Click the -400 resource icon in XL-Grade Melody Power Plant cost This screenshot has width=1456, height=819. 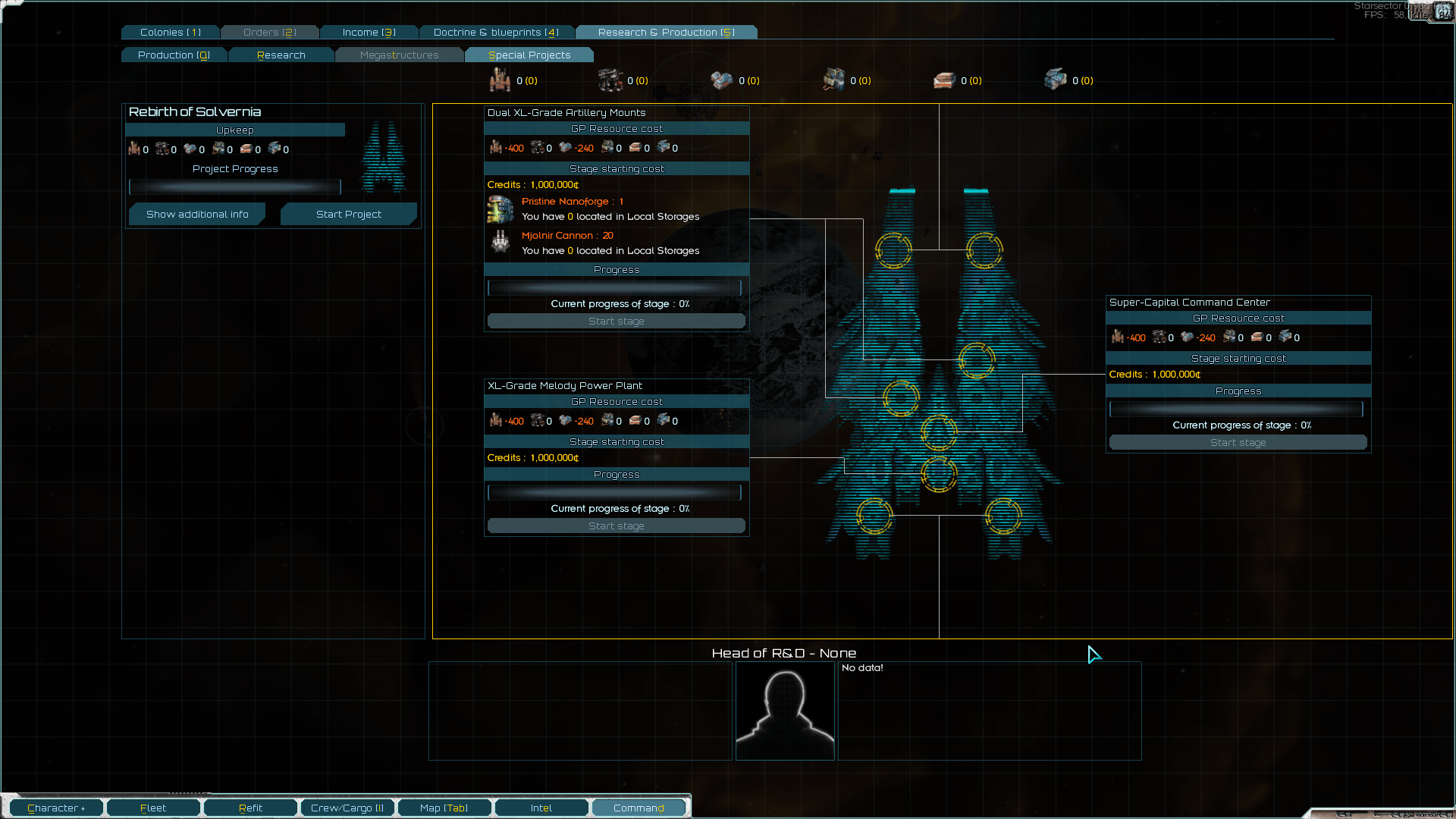(497, 420)
